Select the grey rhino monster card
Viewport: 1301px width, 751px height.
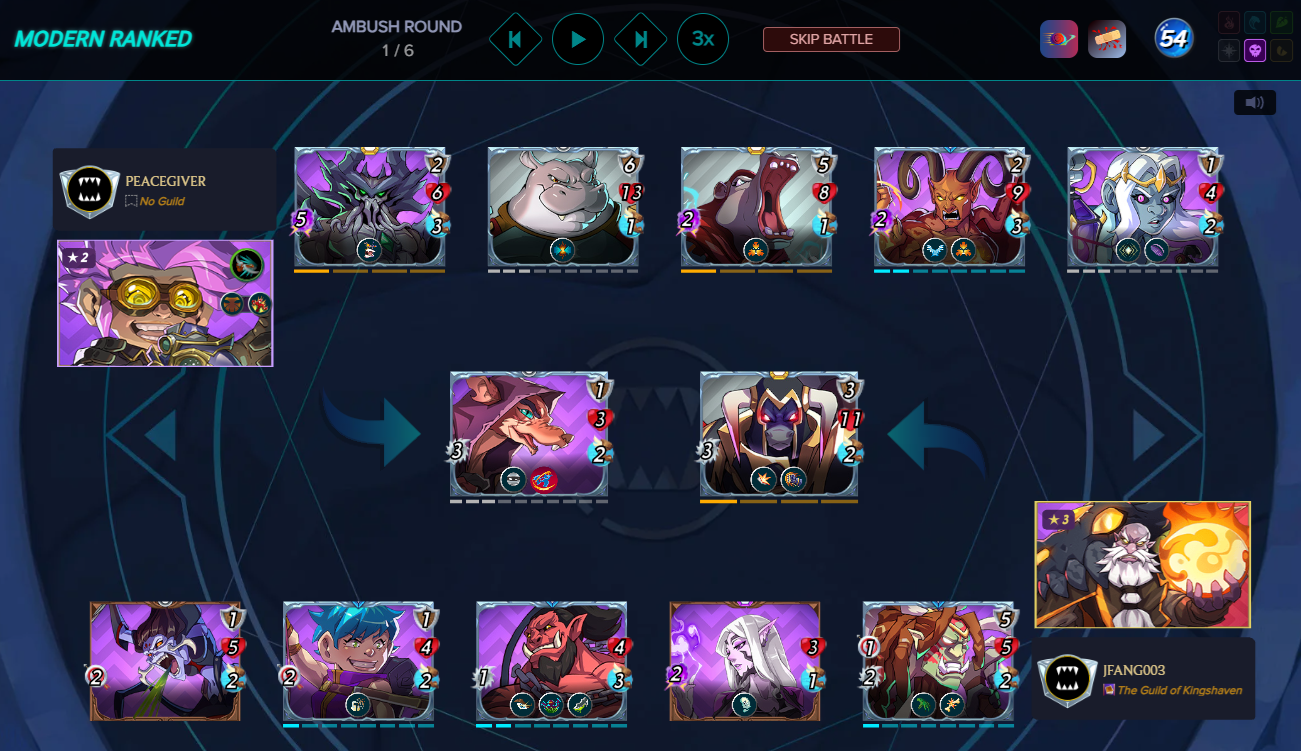[x=563, y=207]
